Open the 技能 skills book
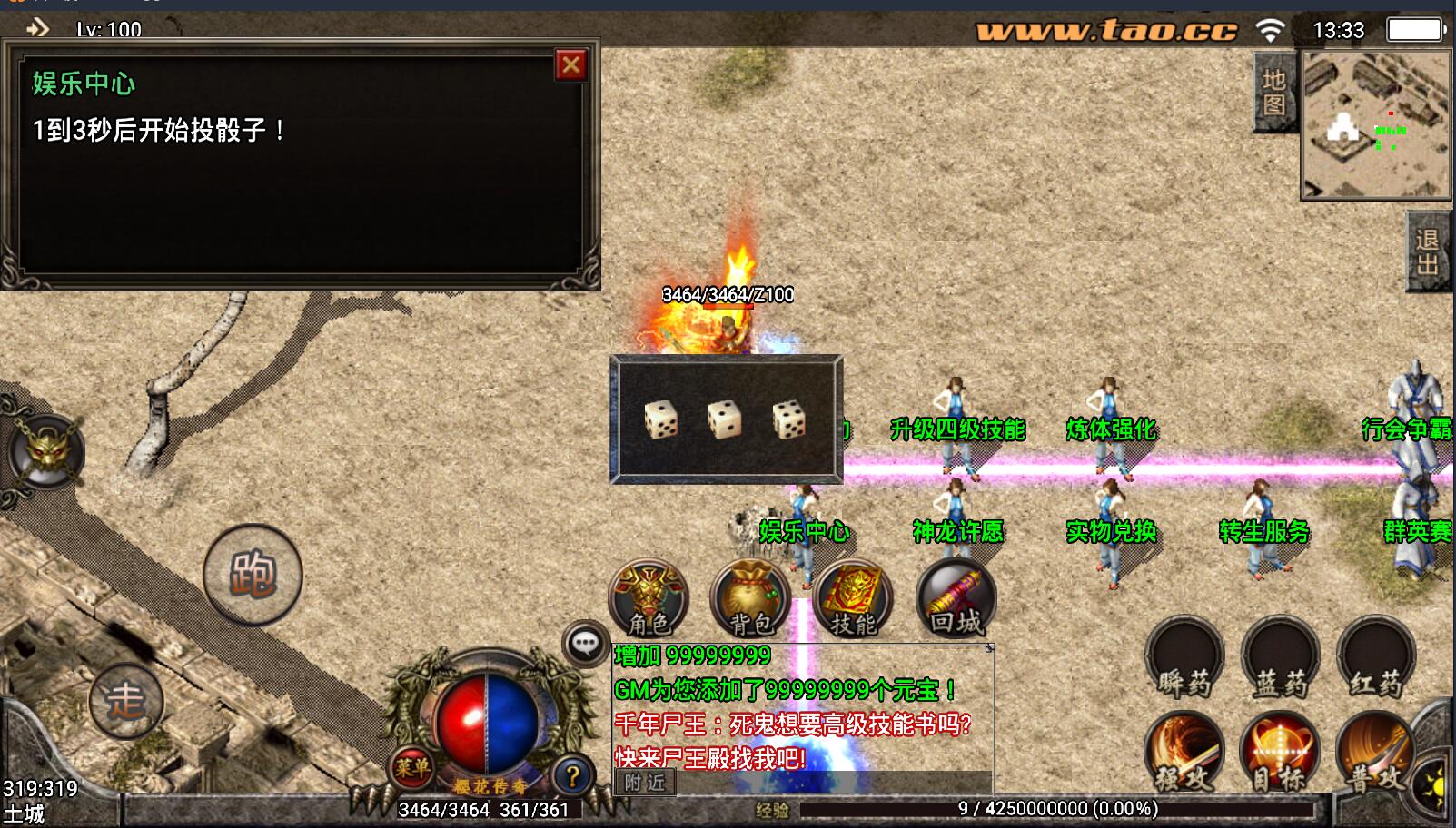 [x=853, y=599]
